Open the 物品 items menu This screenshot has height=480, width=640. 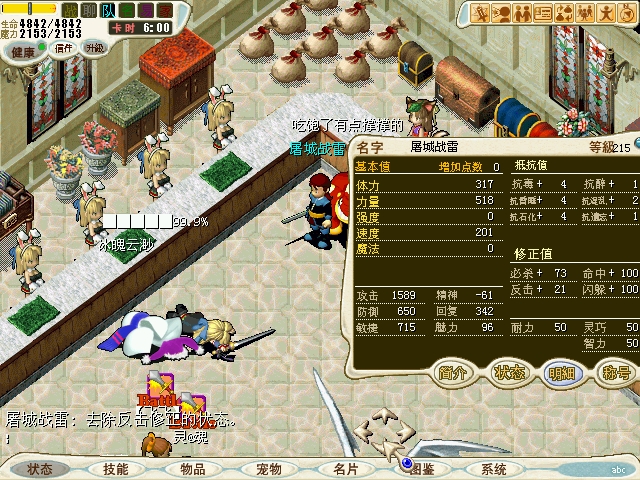point(193,469)
